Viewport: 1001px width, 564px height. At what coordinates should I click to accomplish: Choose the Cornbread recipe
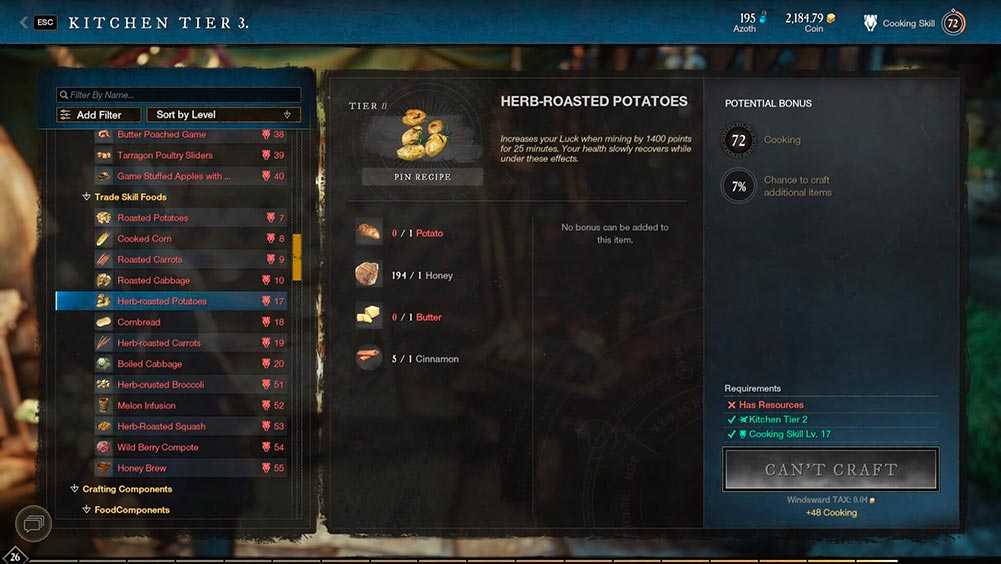click(139, 322)
